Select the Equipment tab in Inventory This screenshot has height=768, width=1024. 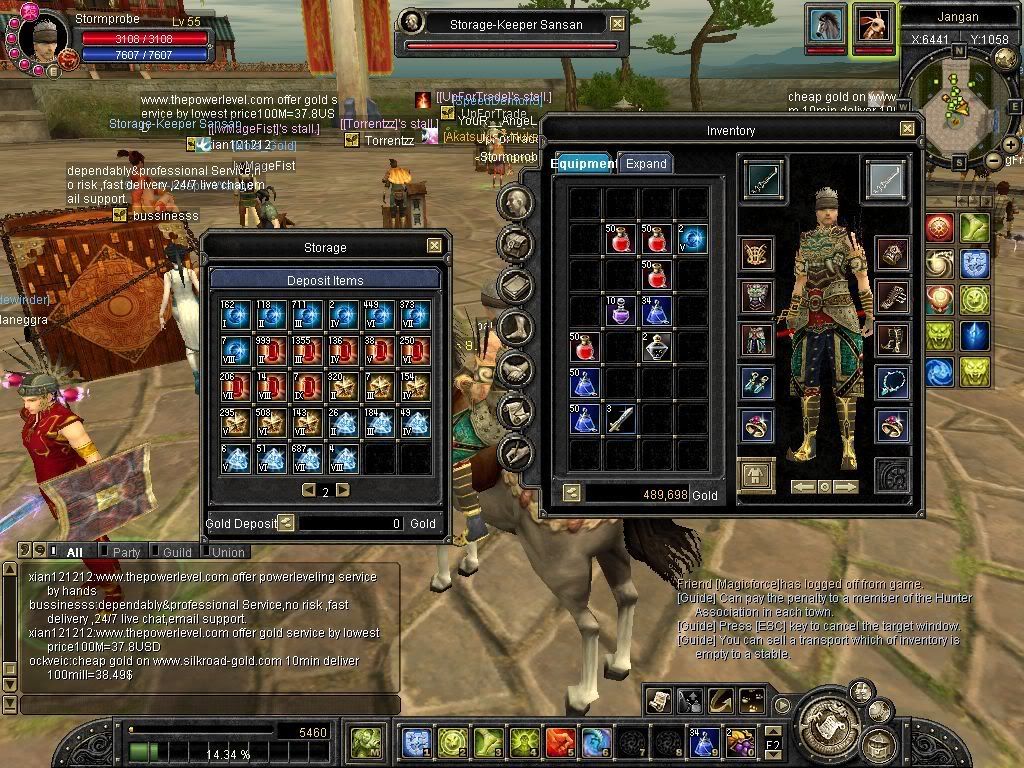(584, 164)
